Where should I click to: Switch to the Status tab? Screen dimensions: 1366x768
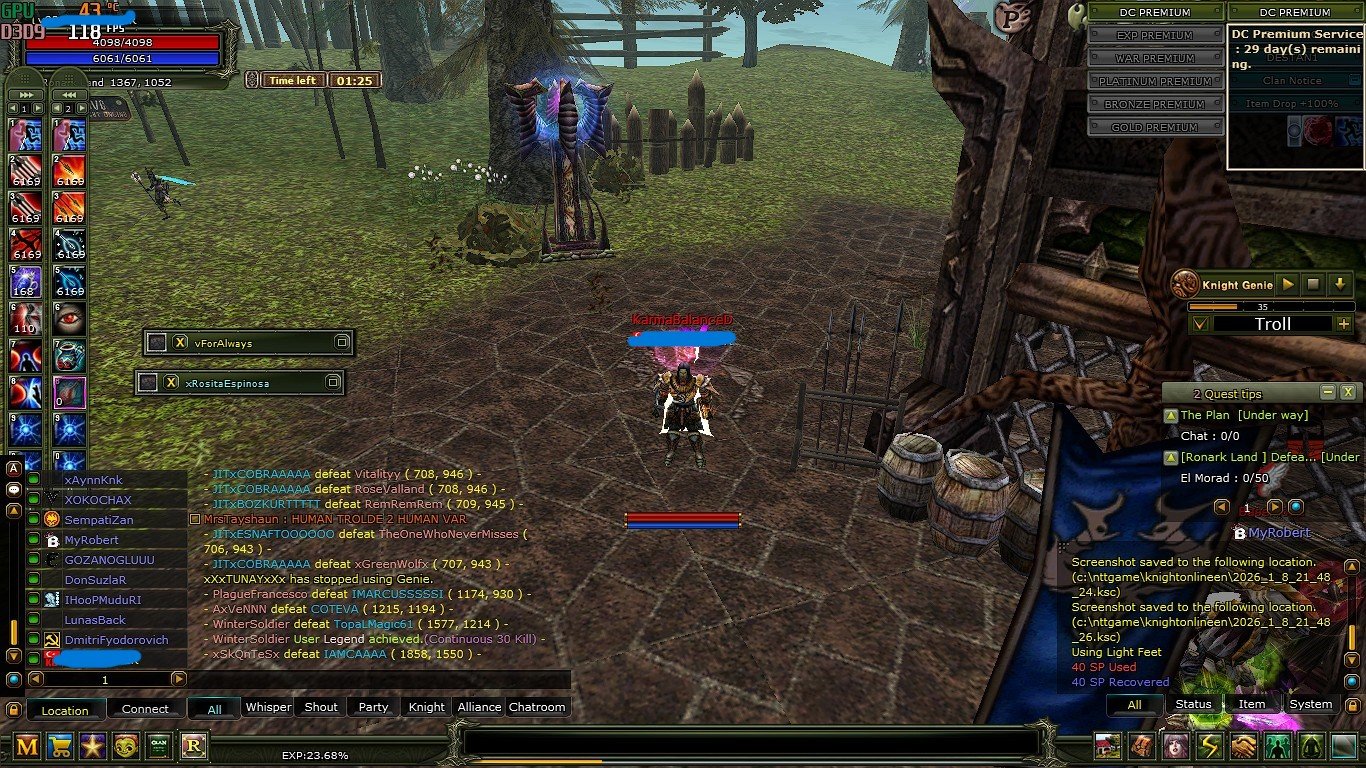pos(1193,704)
